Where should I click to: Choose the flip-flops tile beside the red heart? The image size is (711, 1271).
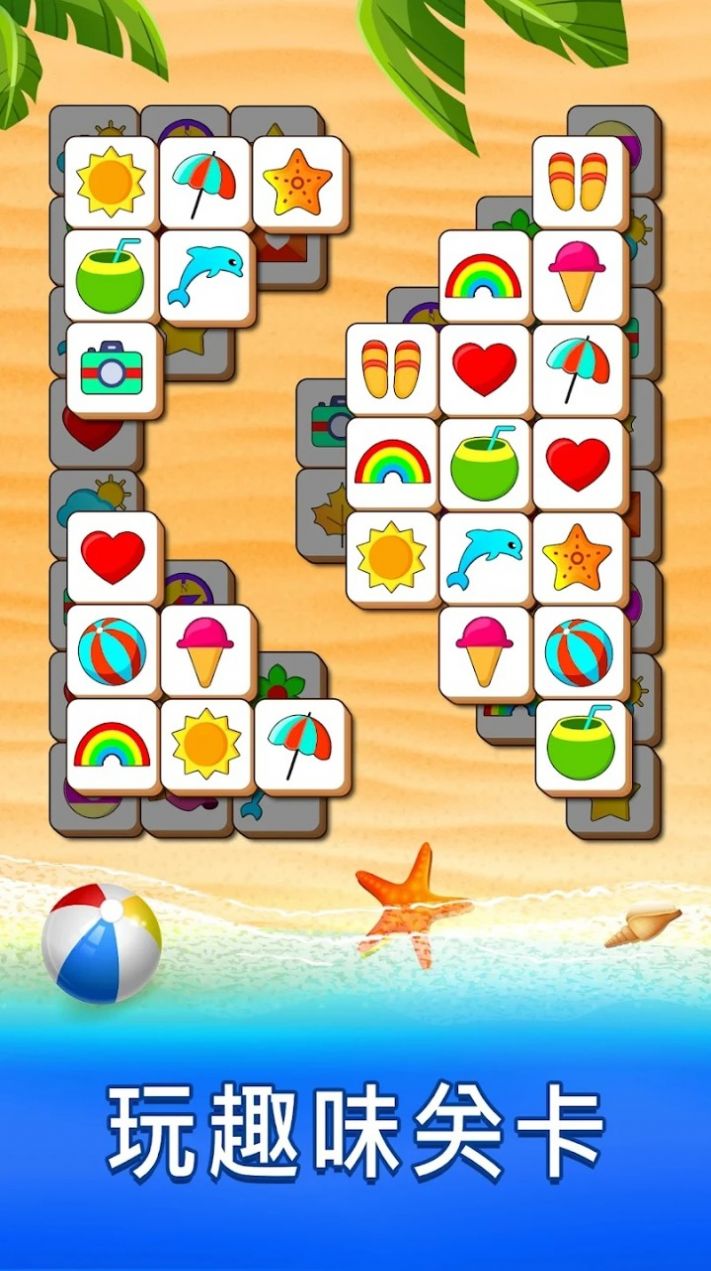pos(391,369)
